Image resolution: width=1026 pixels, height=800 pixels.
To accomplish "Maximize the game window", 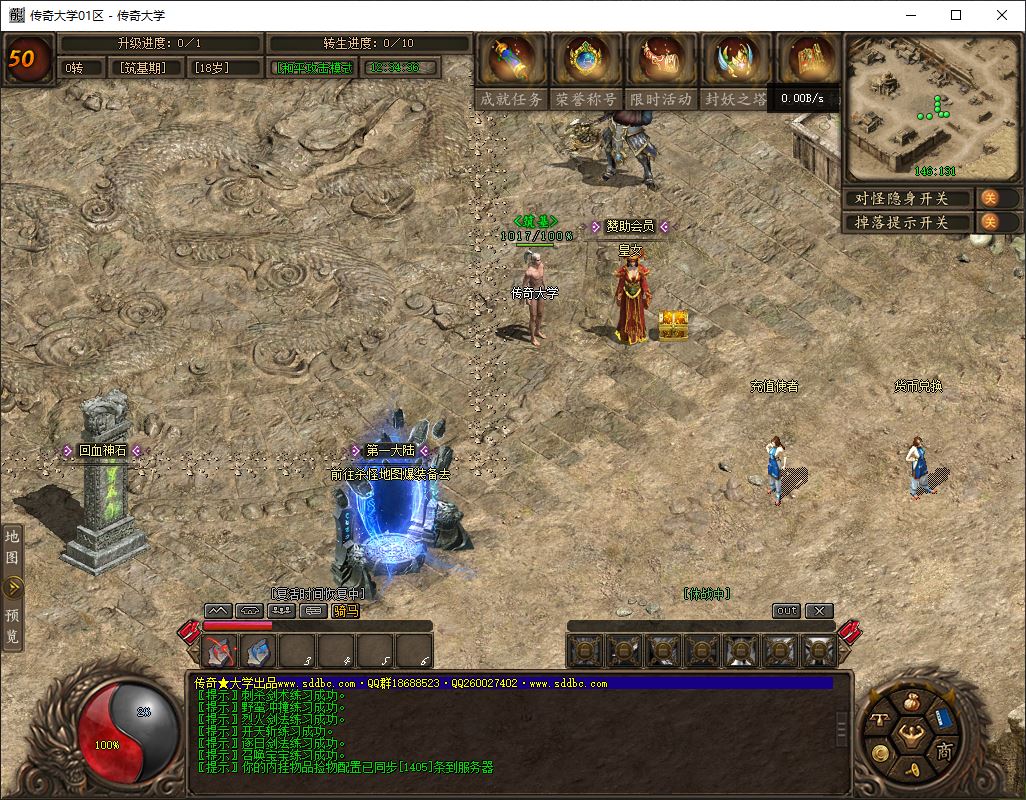I will point(955,15).
